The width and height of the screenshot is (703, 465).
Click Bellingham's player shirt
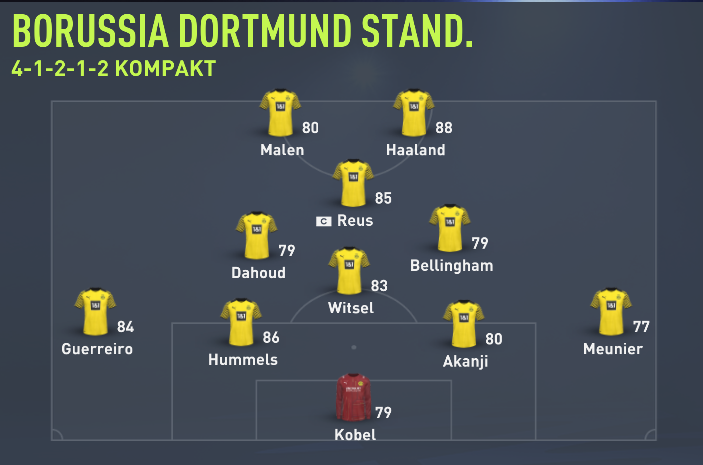pyautogui.click(x=449, y=230)
